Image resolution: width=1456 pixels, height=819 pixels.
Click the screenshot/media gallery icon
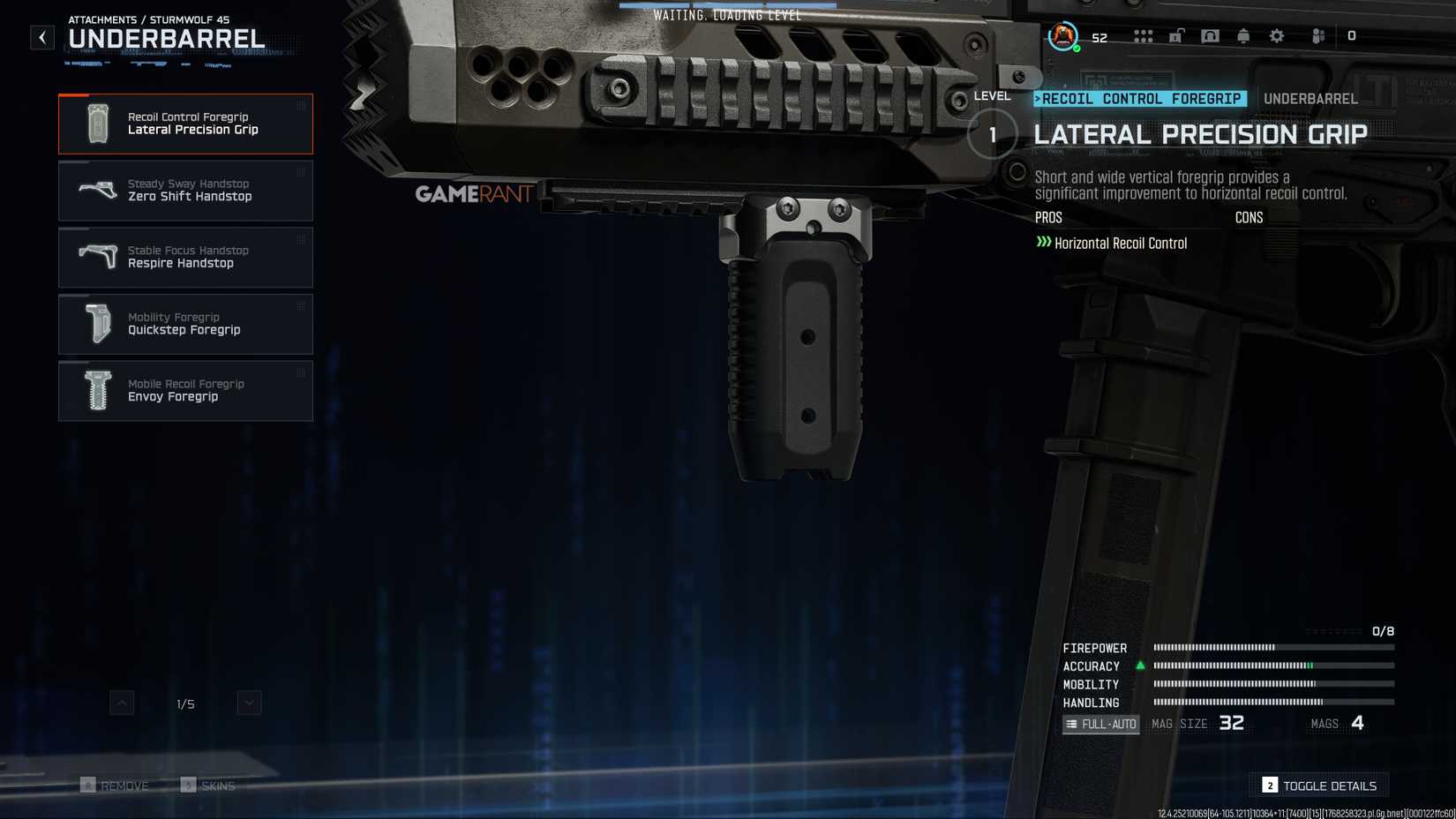point(1210,36)
